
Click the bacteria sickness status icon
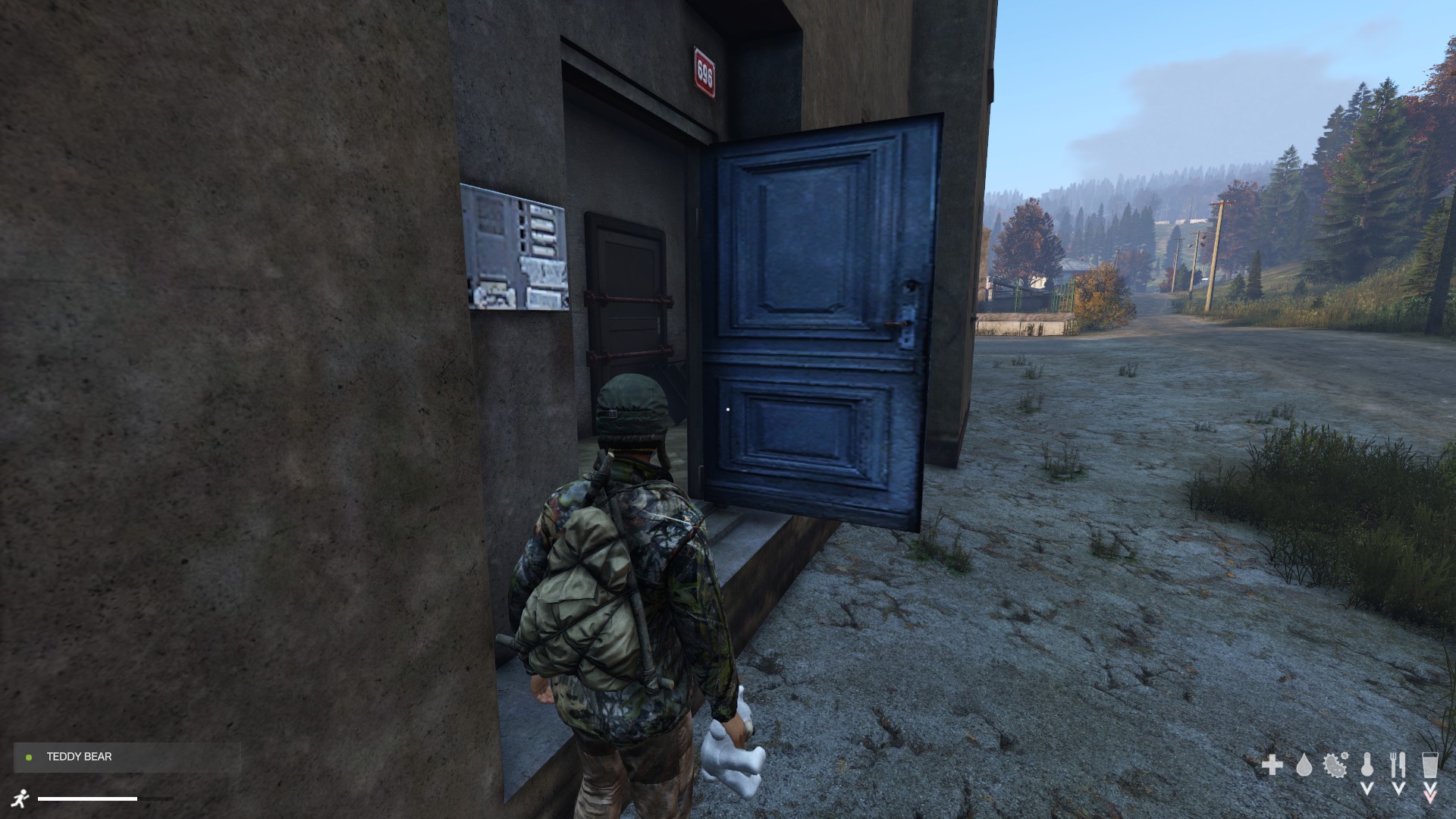coord(1335,764)
